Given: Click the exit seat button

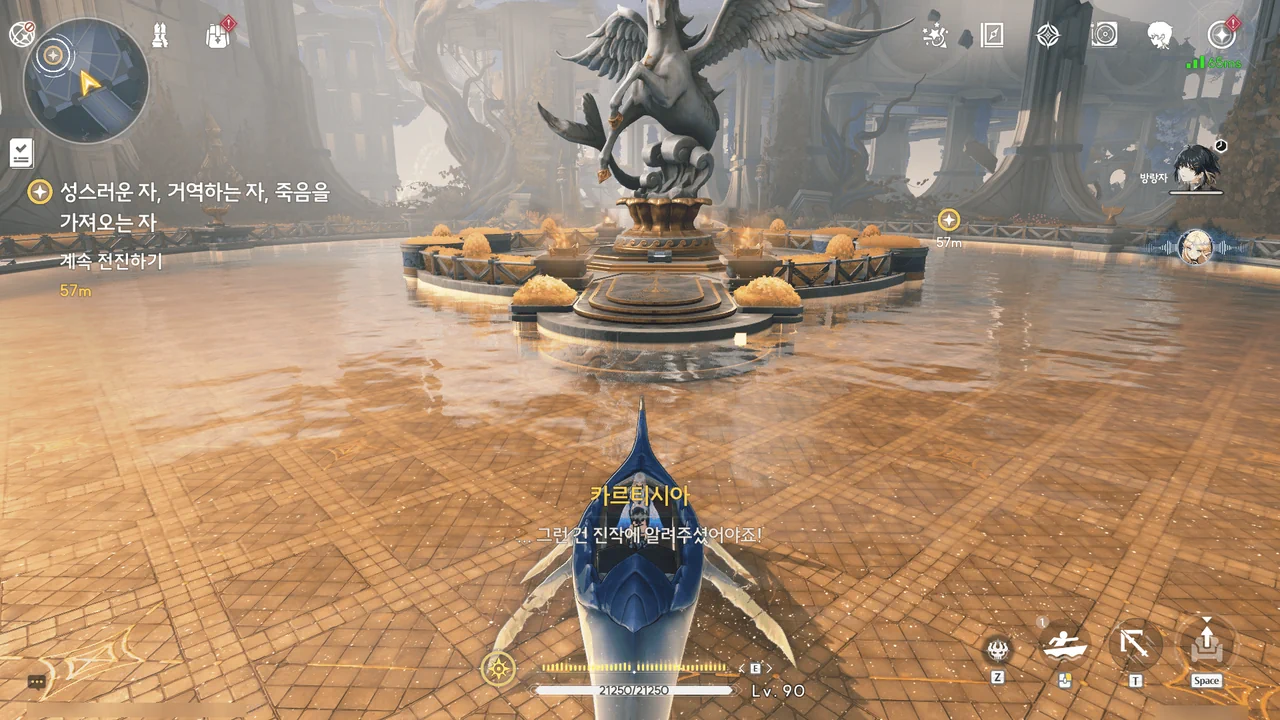Looking at the screenshot, I should tap(1206, 645).
